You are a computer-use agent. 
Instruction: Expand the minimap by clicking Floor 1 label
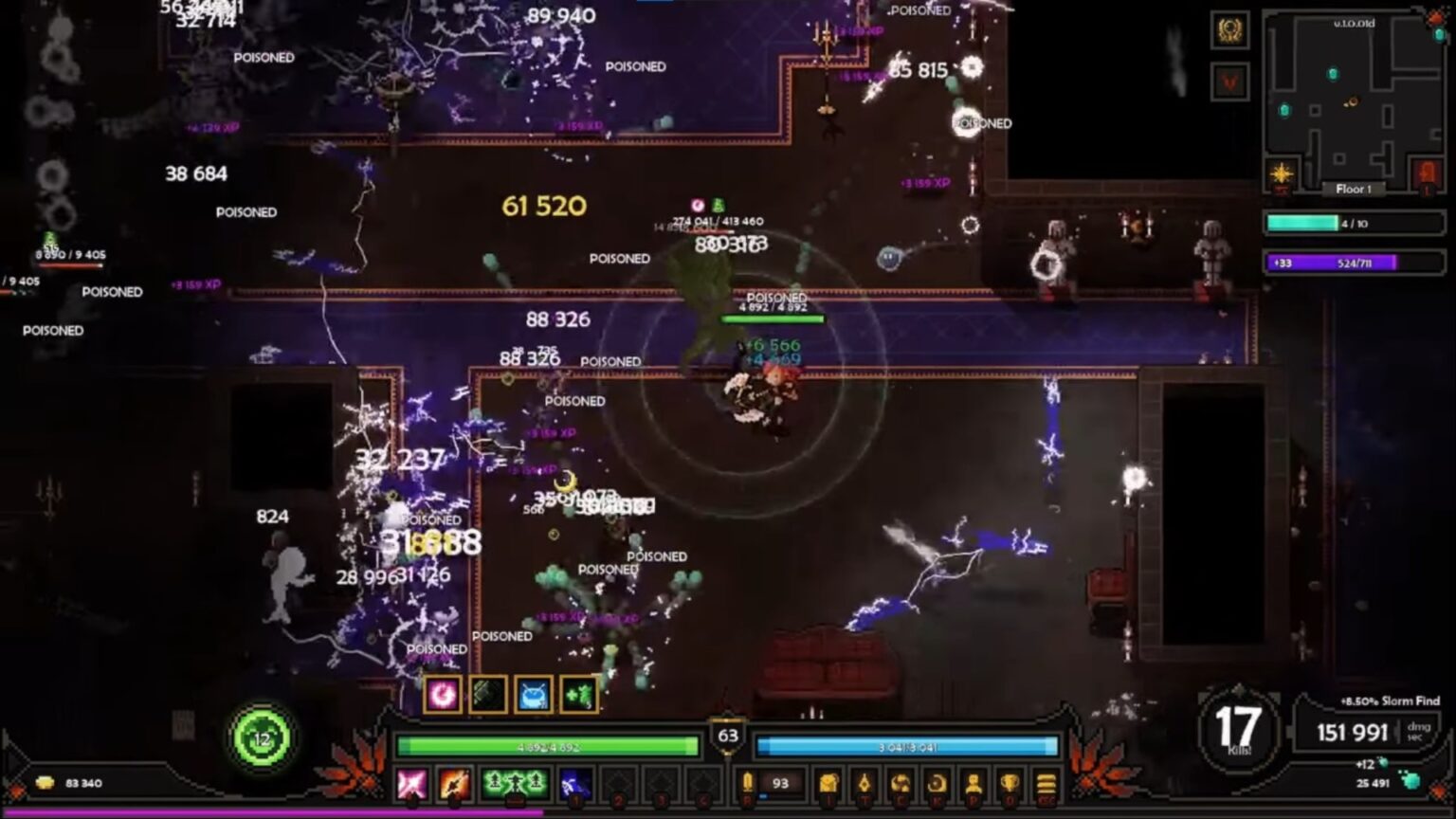[1355, 188]
